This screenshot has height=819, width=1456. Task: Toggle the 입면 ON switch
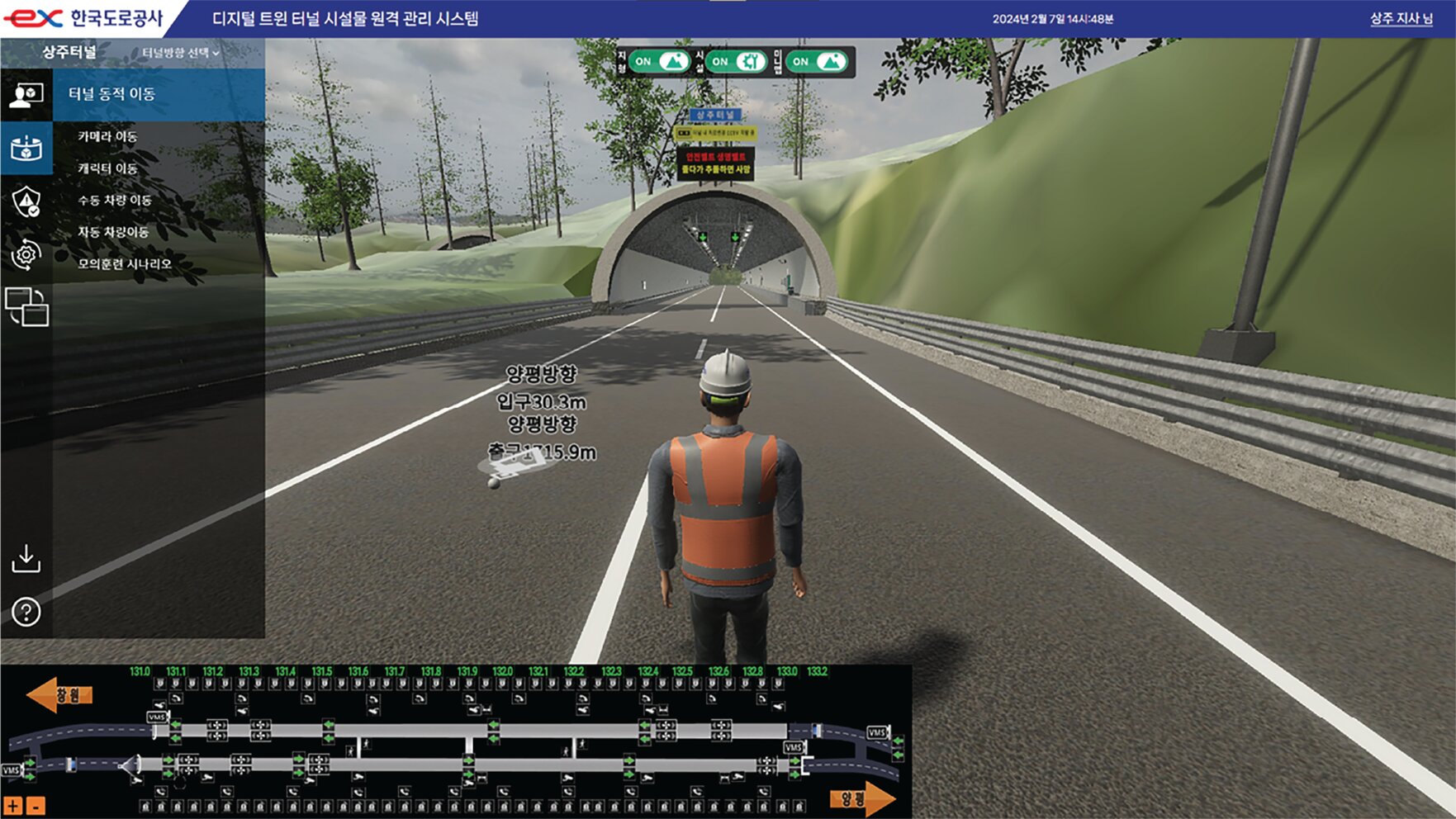click(x=816, y=62)
